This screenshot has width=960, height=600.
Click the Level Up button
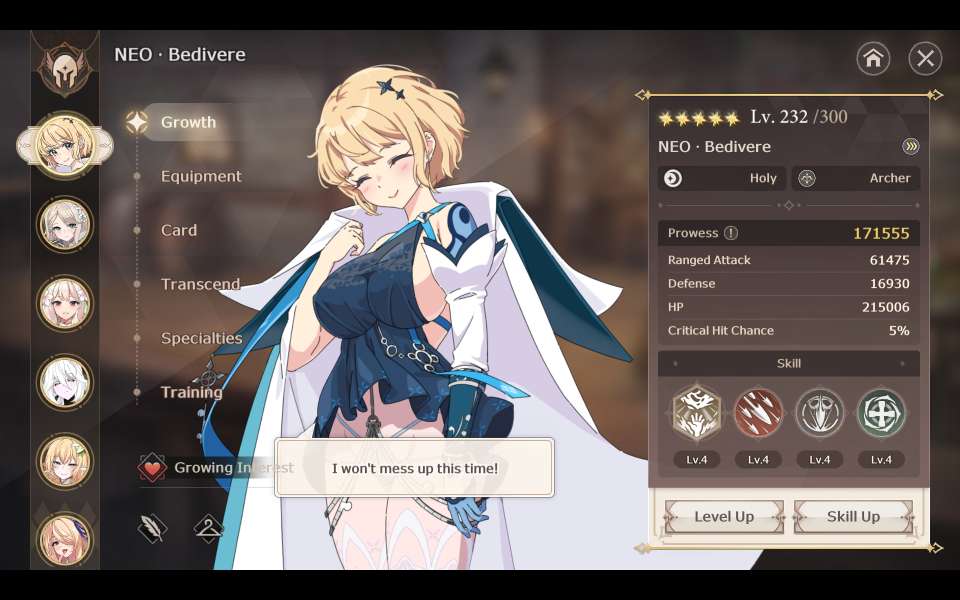point(724,516)
